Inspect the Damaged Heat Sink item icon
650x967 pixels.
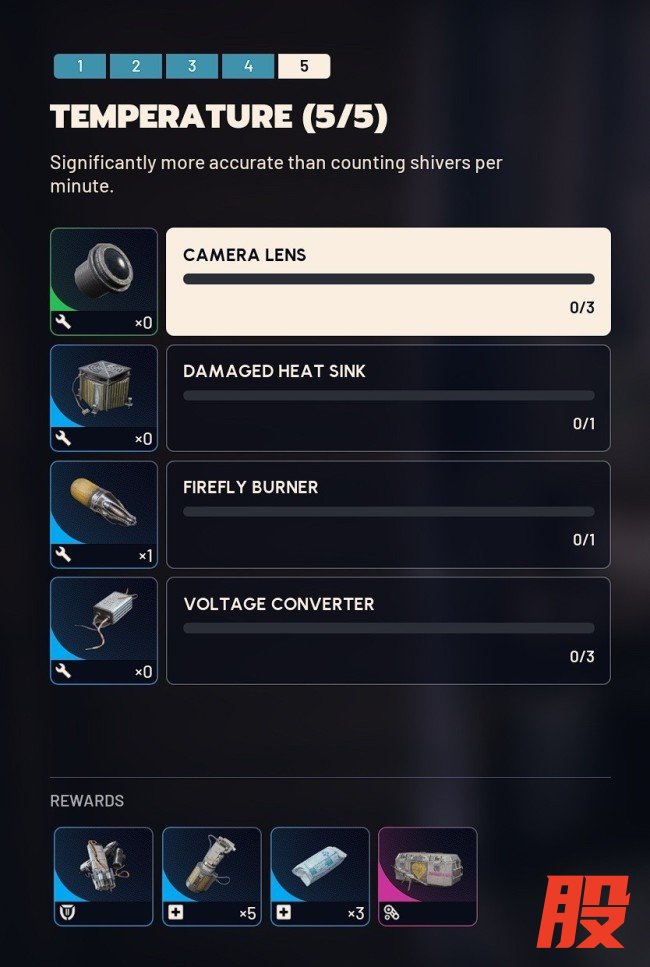pos(104,398)
